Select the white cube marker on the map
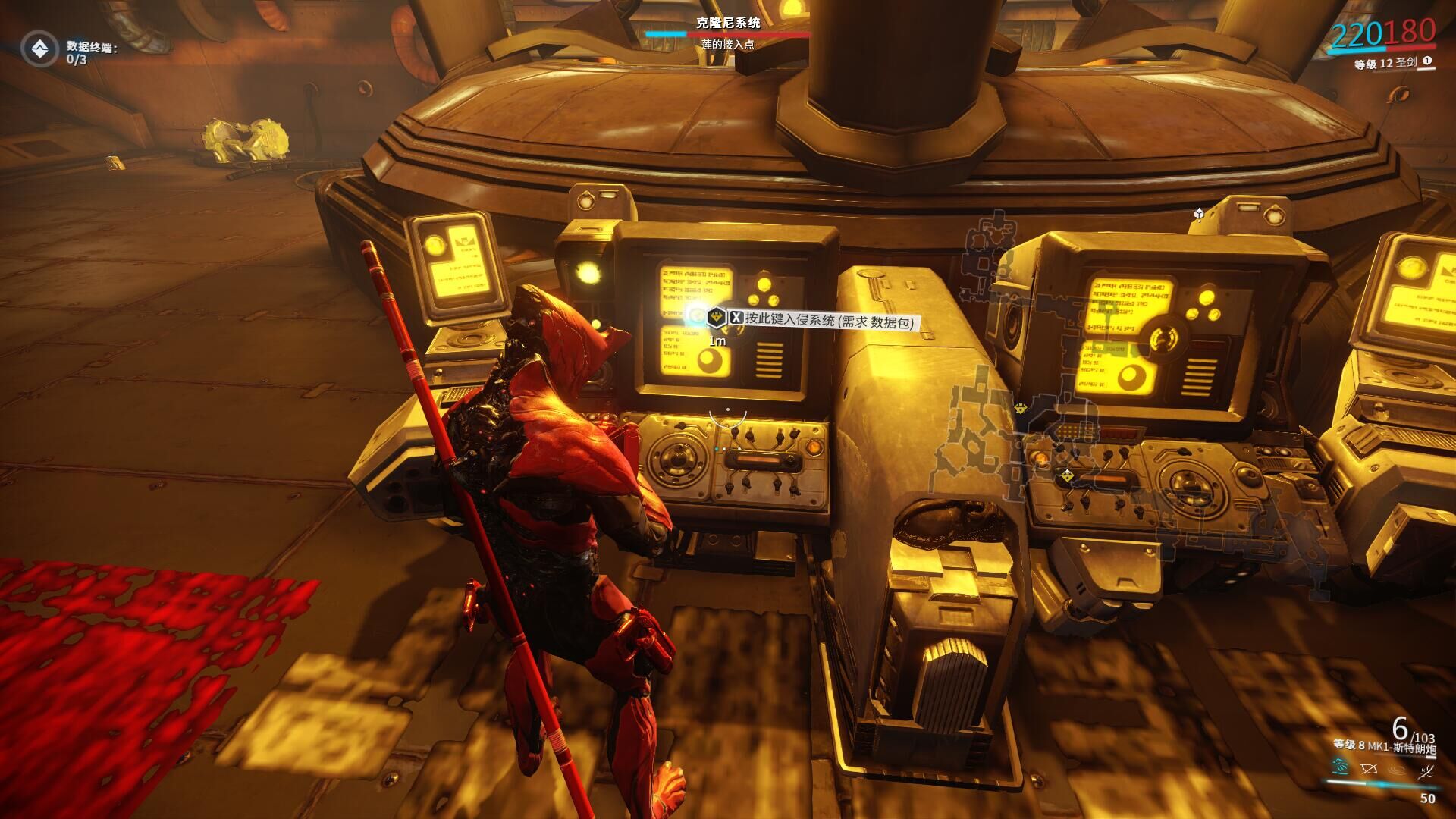The image size is (1456, 819). pyautogui.click(x=1199, y=213)
